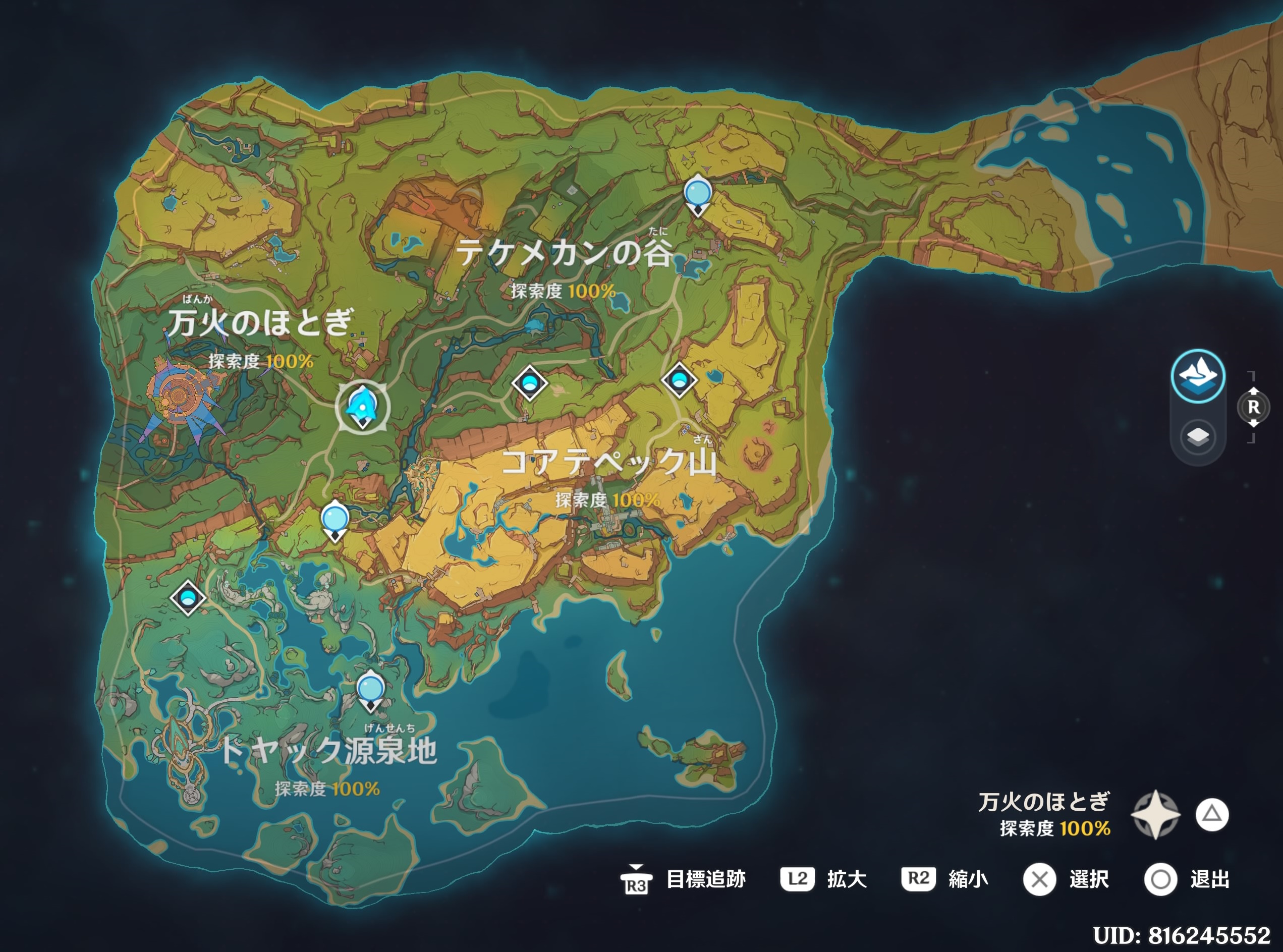The height and width of the screenshot is (952, 1283).
Task: Click the compass icon beside the region info
Action: click(1156, 815)
